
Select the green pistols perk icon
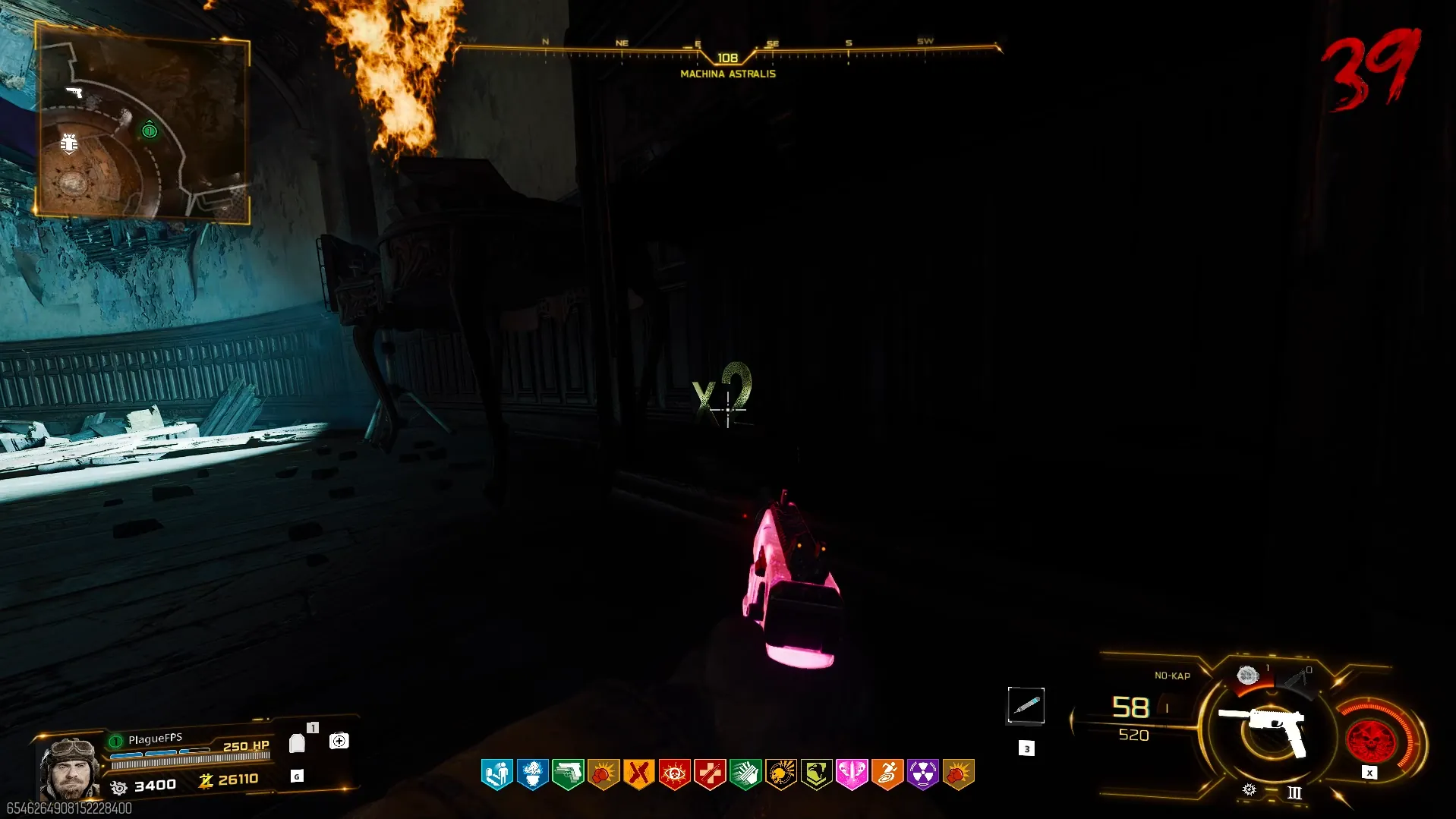click(x=568, y=774)
